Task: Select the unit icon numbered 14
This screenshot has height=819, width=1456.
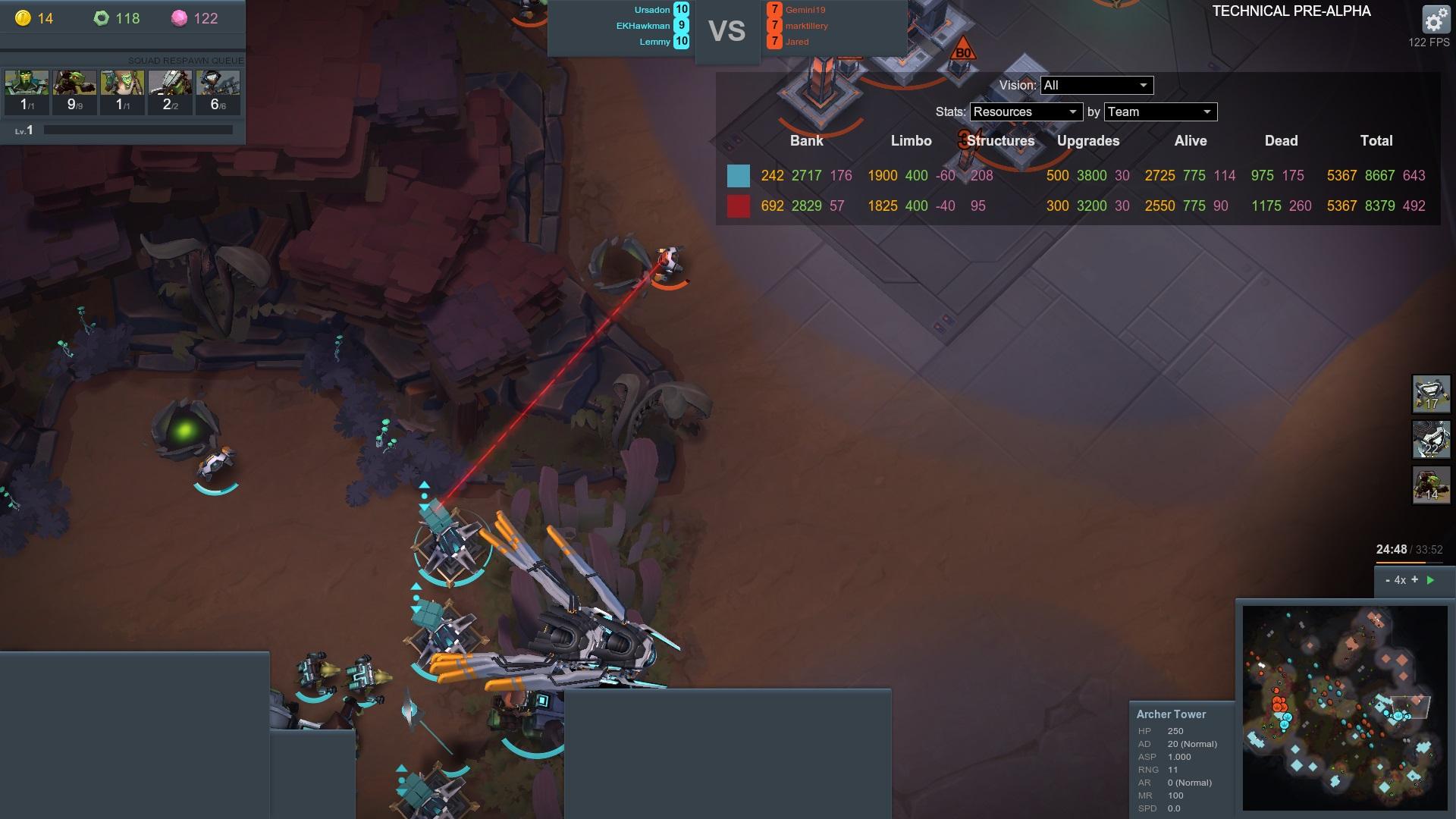Action: 1431,485
